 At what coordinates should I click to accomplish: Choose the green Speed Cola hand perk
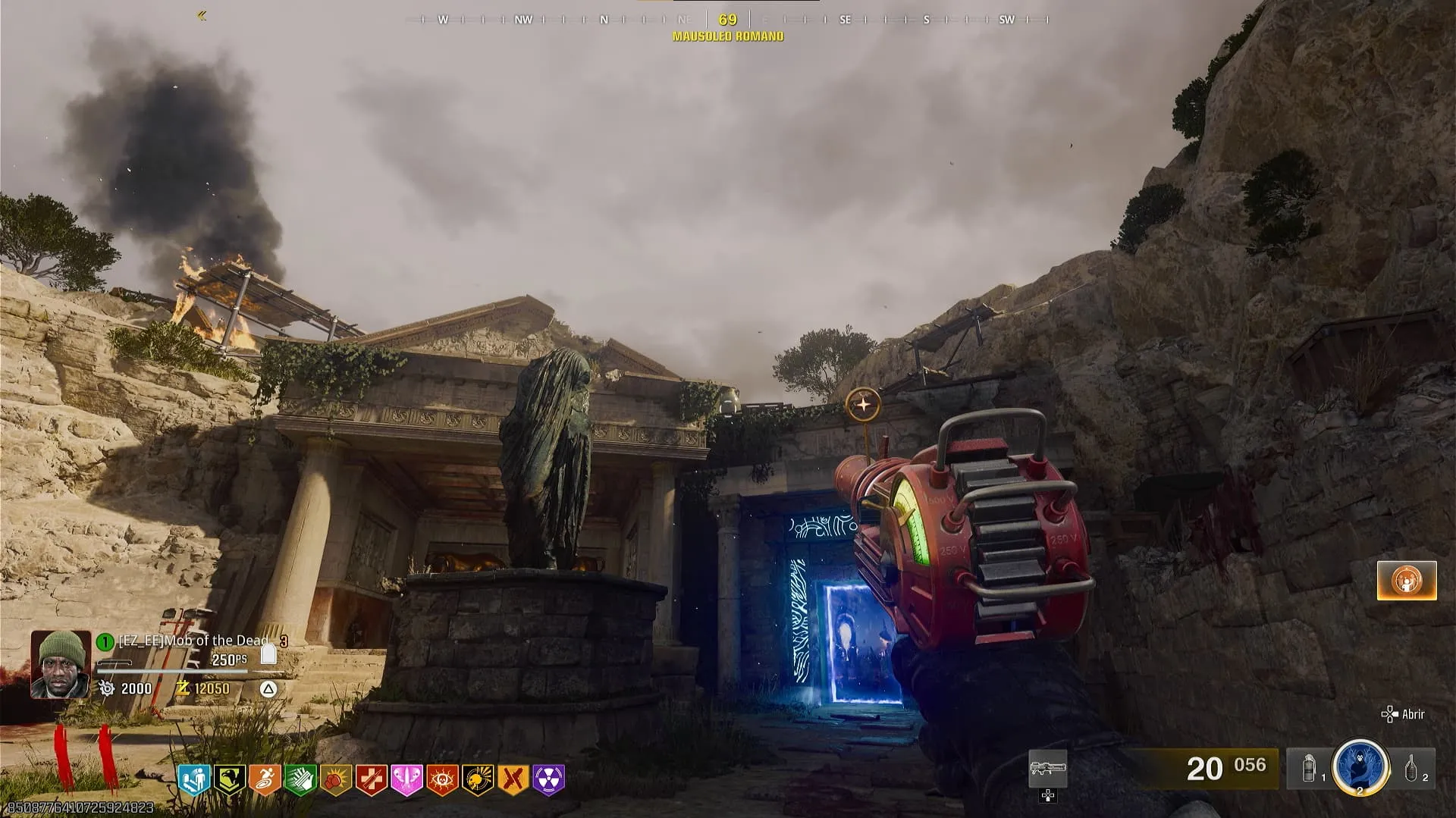(x=300, y=779)
